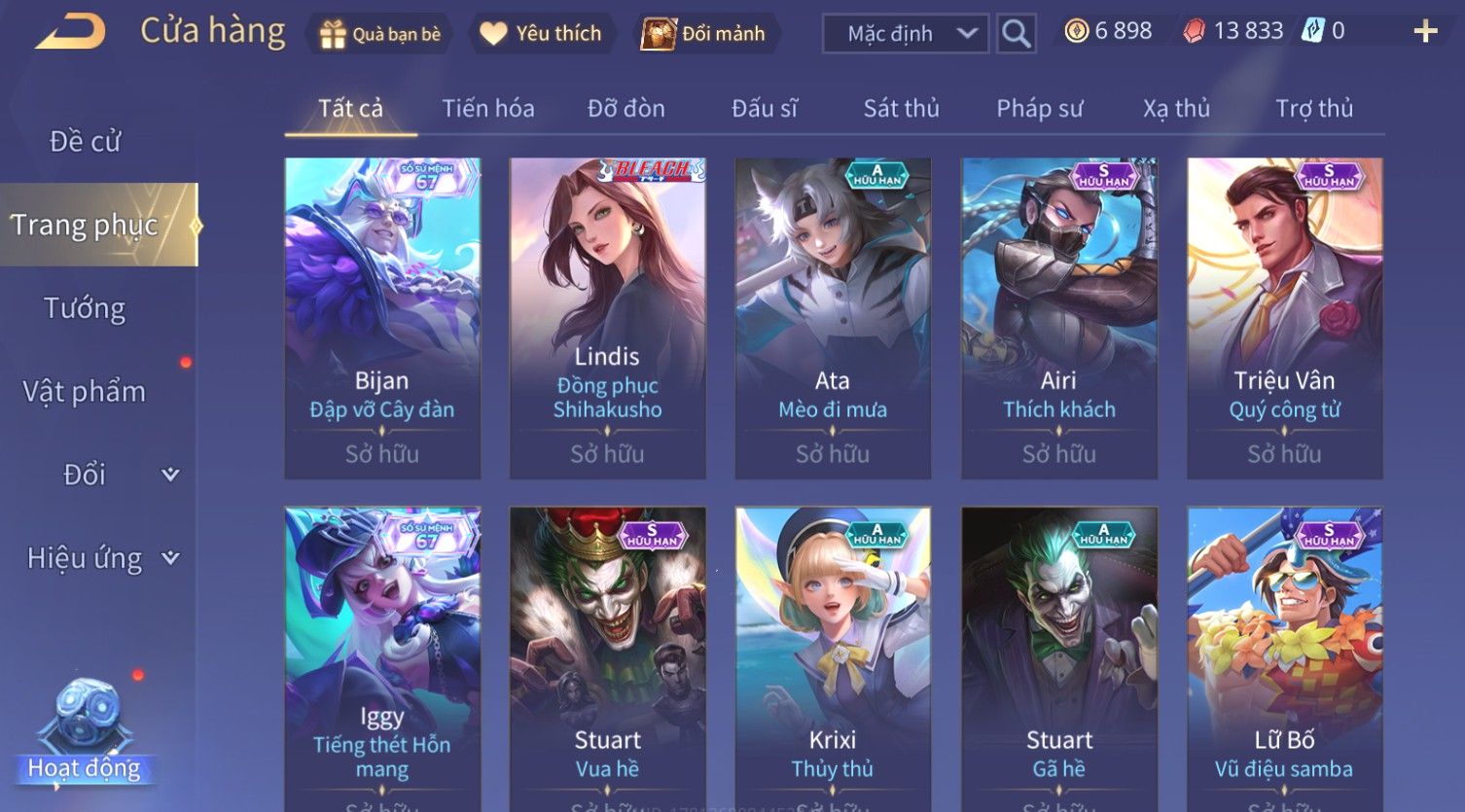The width and height of the screenshot is (1465, 812).
Task: Open the Đổi mảnh fragment exchange
Action: pyautogui.click(x=704, y=34)
